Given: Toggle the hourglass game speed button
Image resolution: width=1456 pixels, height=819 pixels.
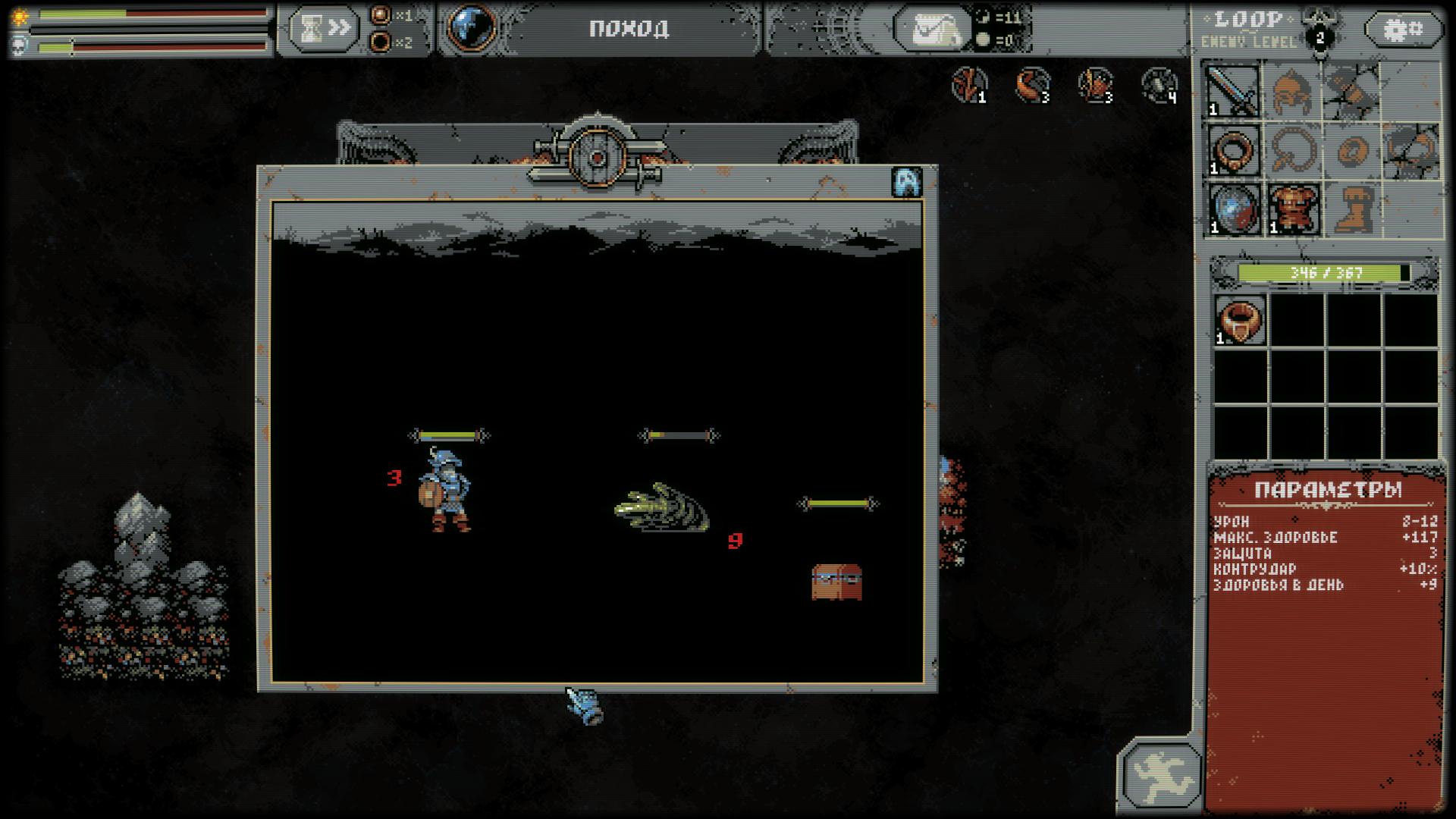Looking at the screenshot, I should point(323,29).
